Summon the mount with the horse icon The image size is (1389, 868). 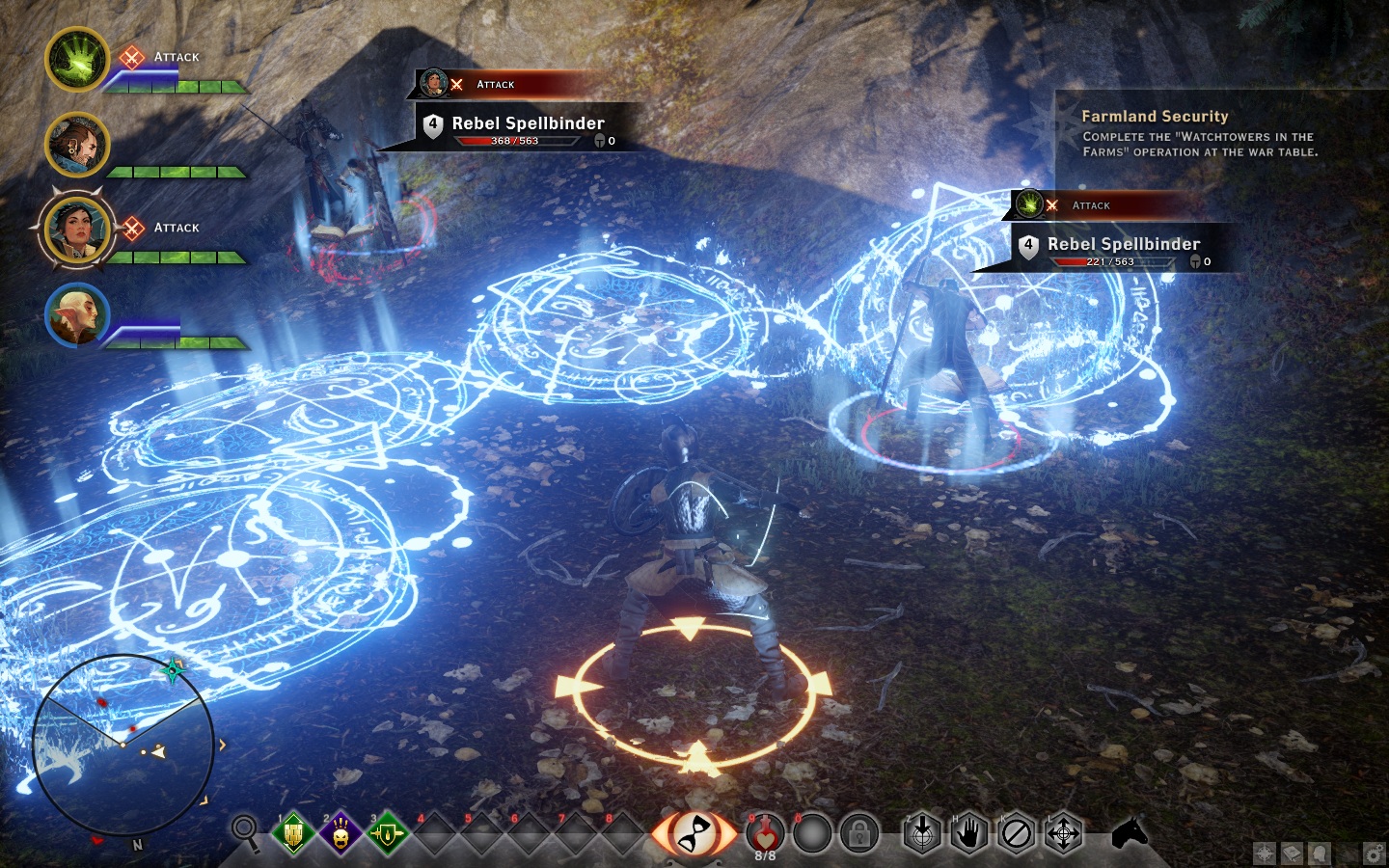pyautogui.click(x=1129, y=831)
